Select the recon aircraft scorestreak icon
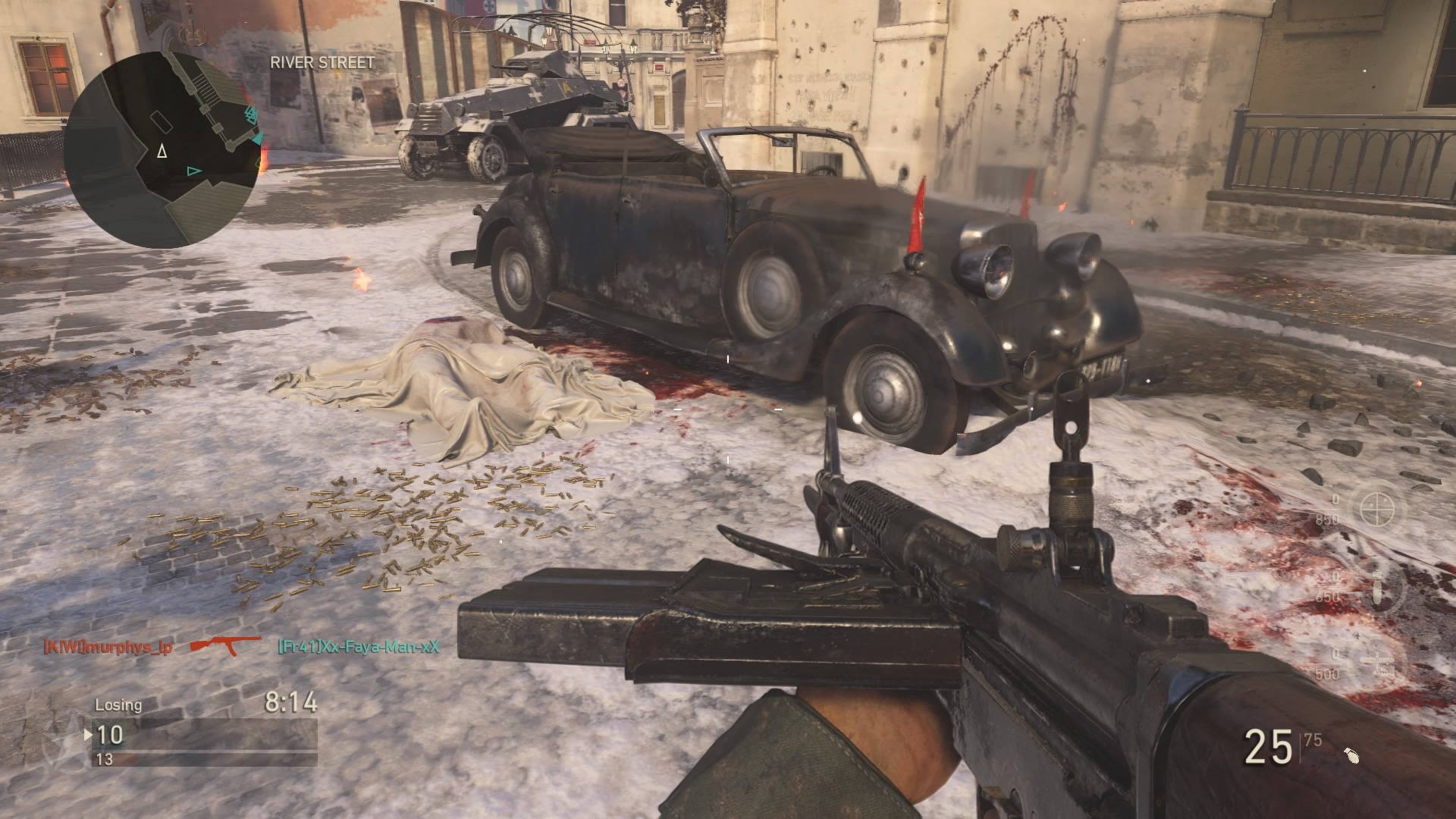The height and width of the screenshot is (819, 1456). pos(1380,661)
